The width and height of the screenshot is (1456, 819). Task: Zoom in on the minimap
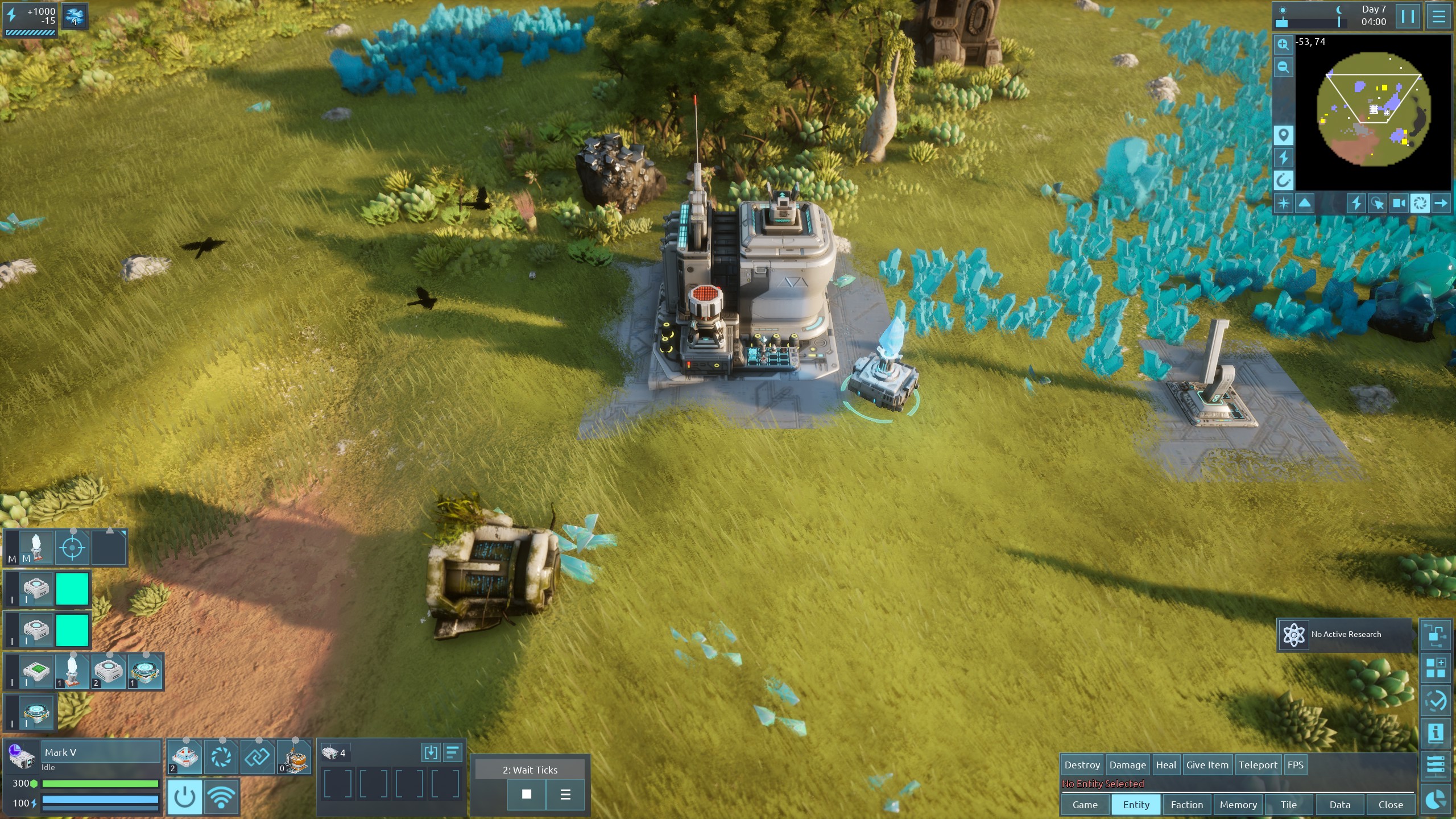pyautogui.click(x=1283, y=44)
